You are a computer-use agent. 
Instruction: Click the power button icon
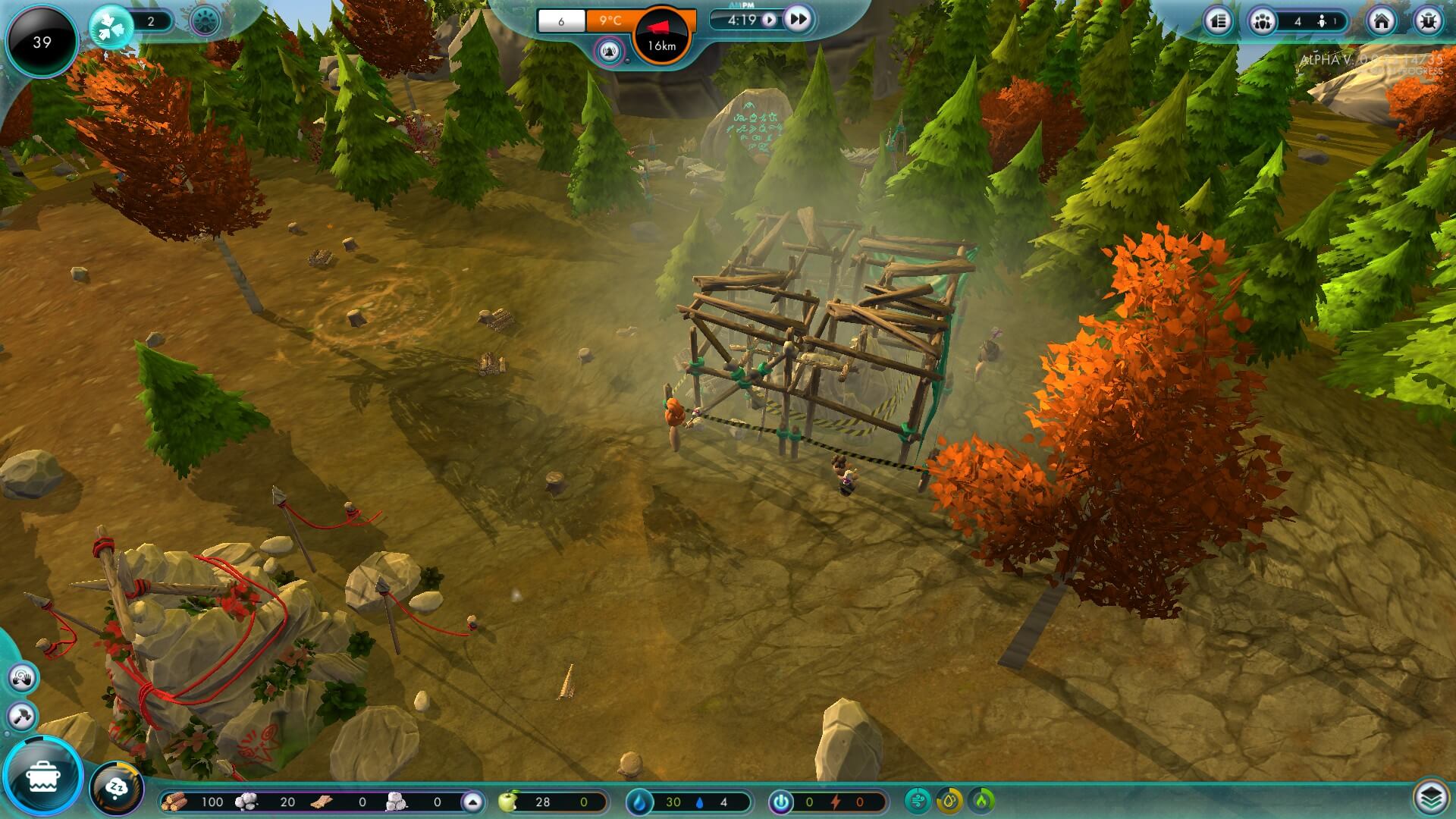click(780, 802)
